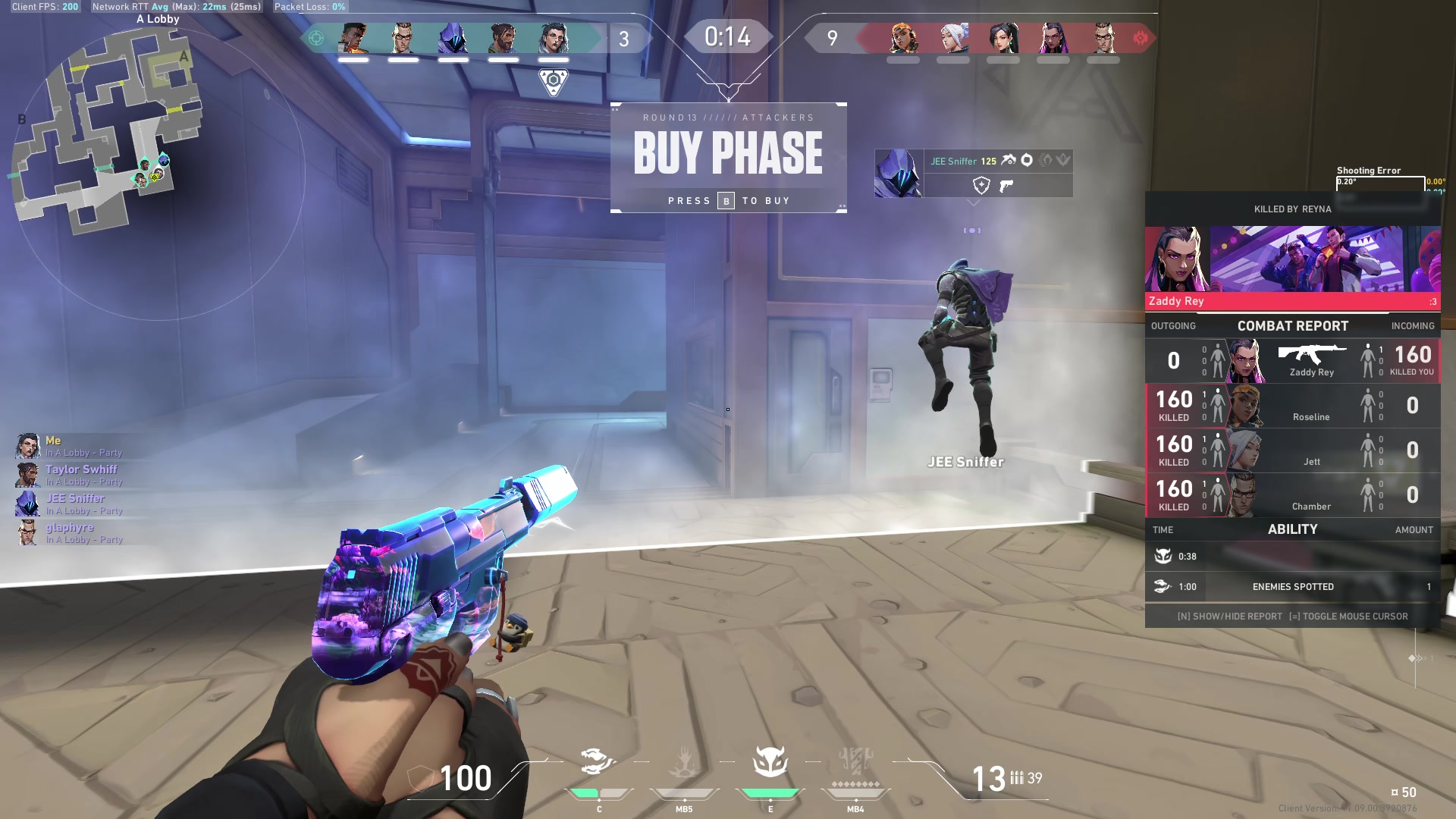Click the minimap in the corner
Viewport: 1456px width, 819px height.
click(106, 133)
